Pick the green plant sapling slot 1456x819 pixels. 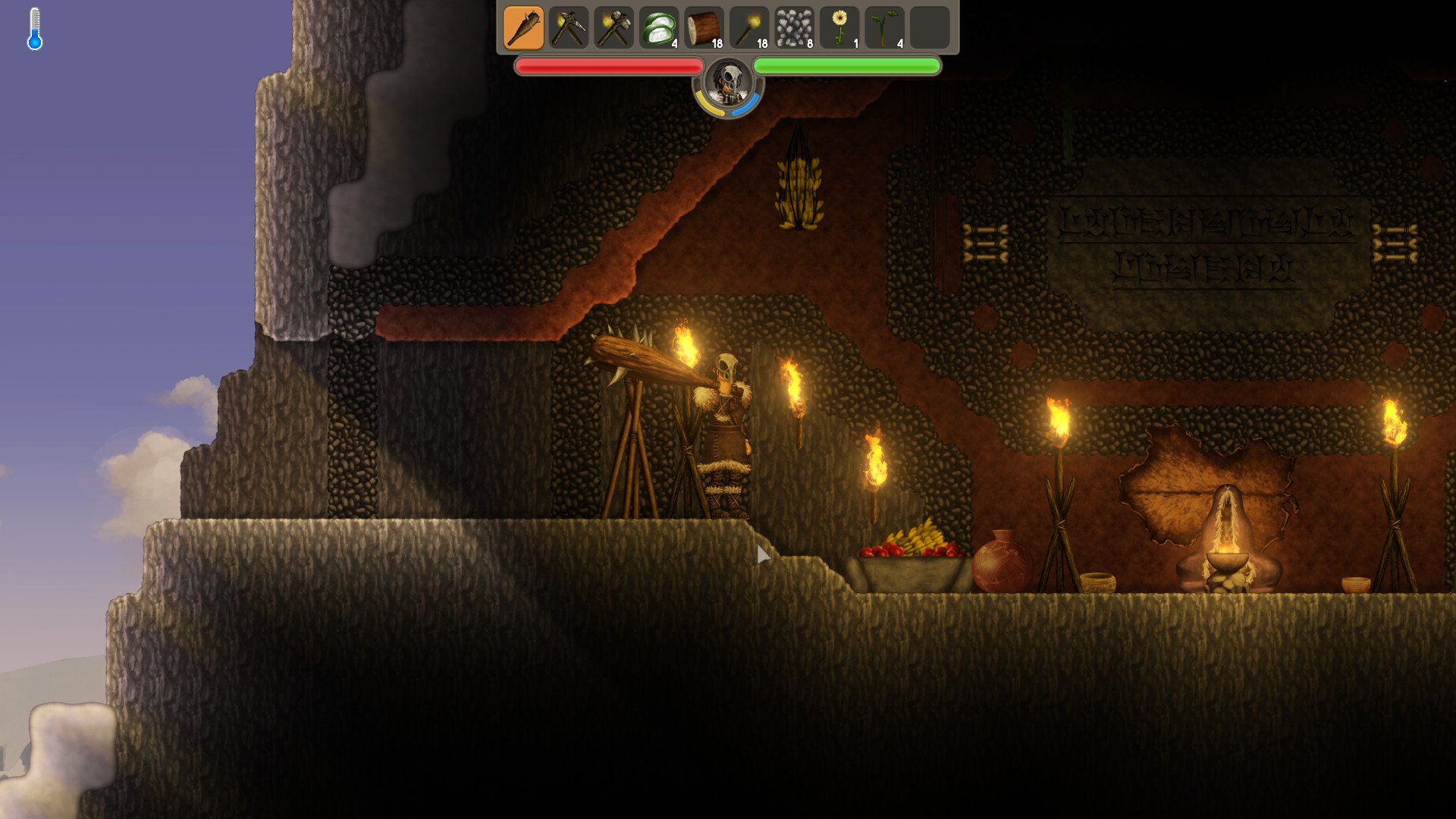coord(884,28)
